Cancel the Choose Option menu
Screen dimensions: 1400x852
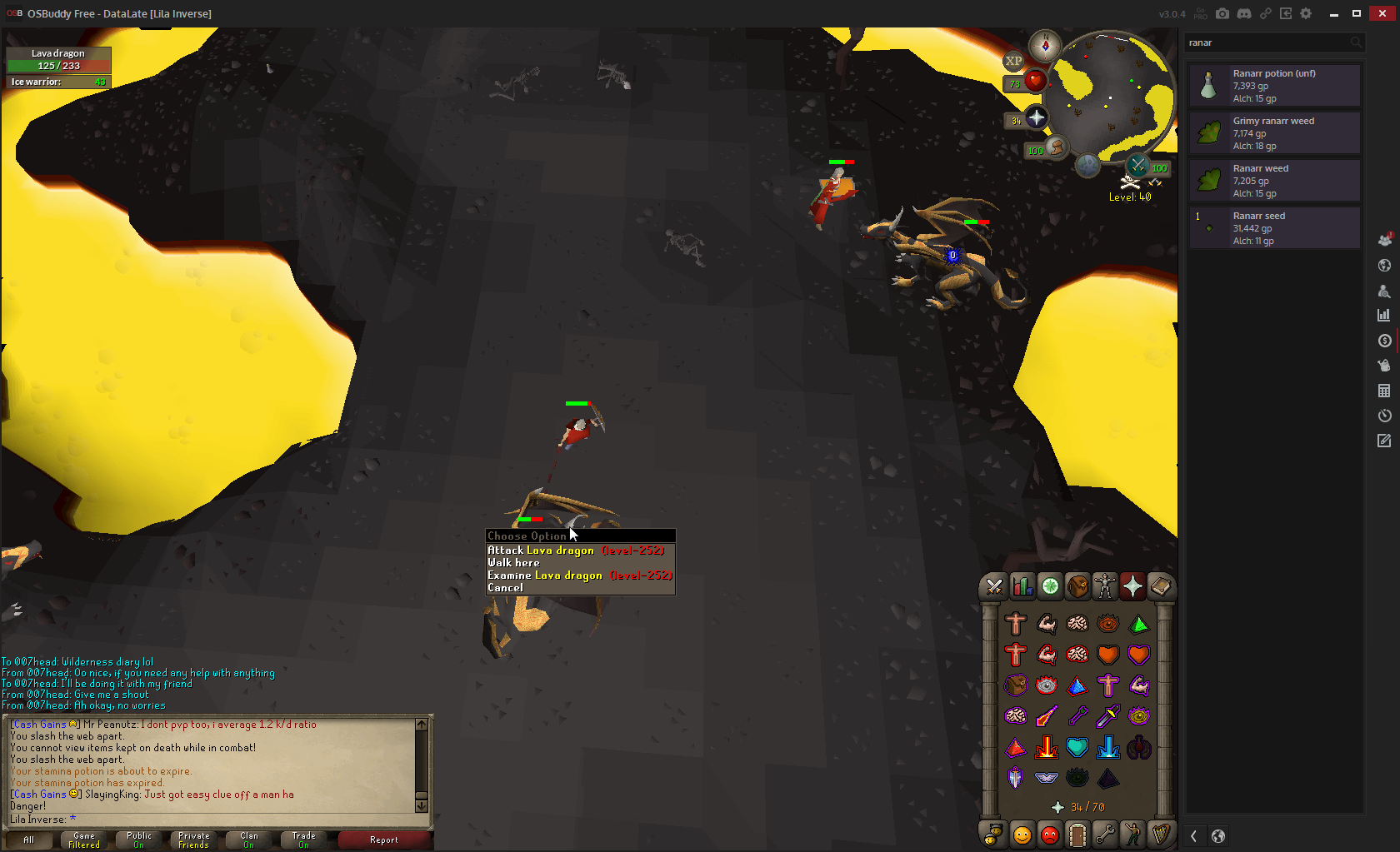coord(505,588)
